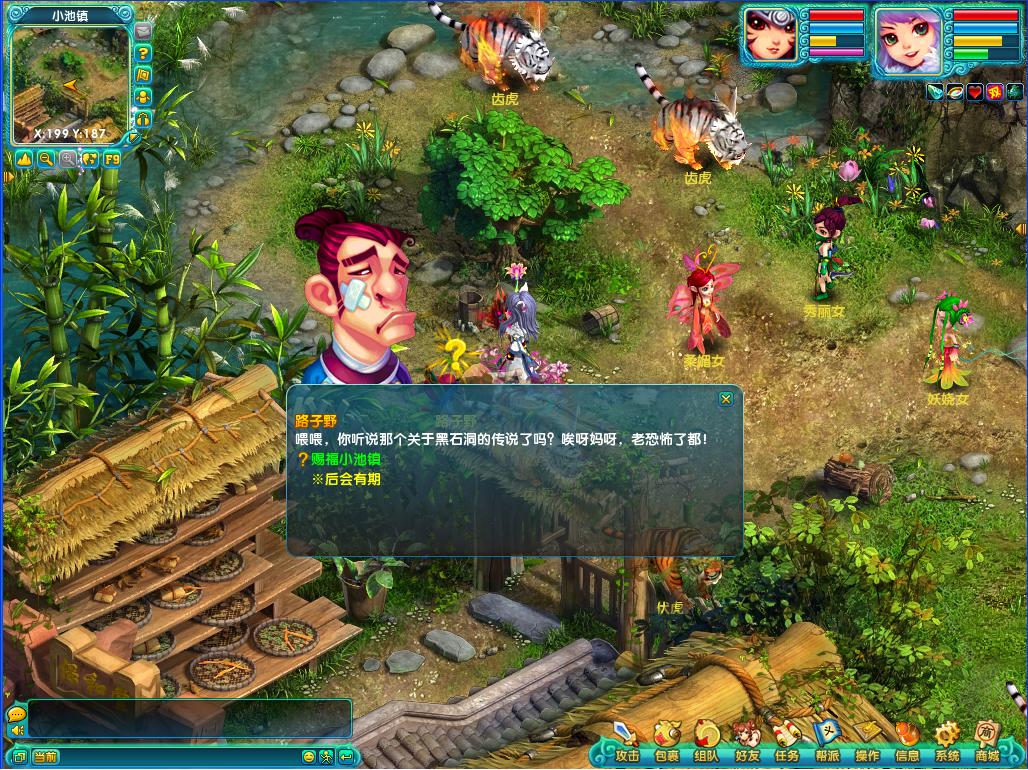The height and width of the screenshot is (770, 1028).
Task: Click the minimap zoom-out magnifier
Action: coord(46,158)
